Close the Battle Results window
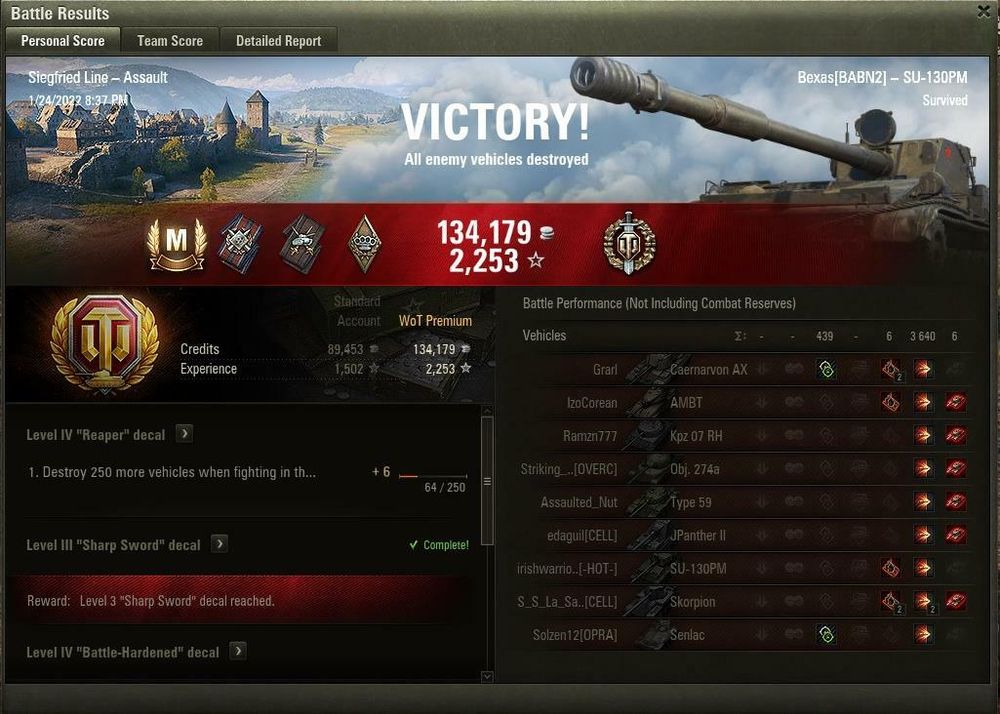This screenshot has width=1000, height=714. point(984,11)
